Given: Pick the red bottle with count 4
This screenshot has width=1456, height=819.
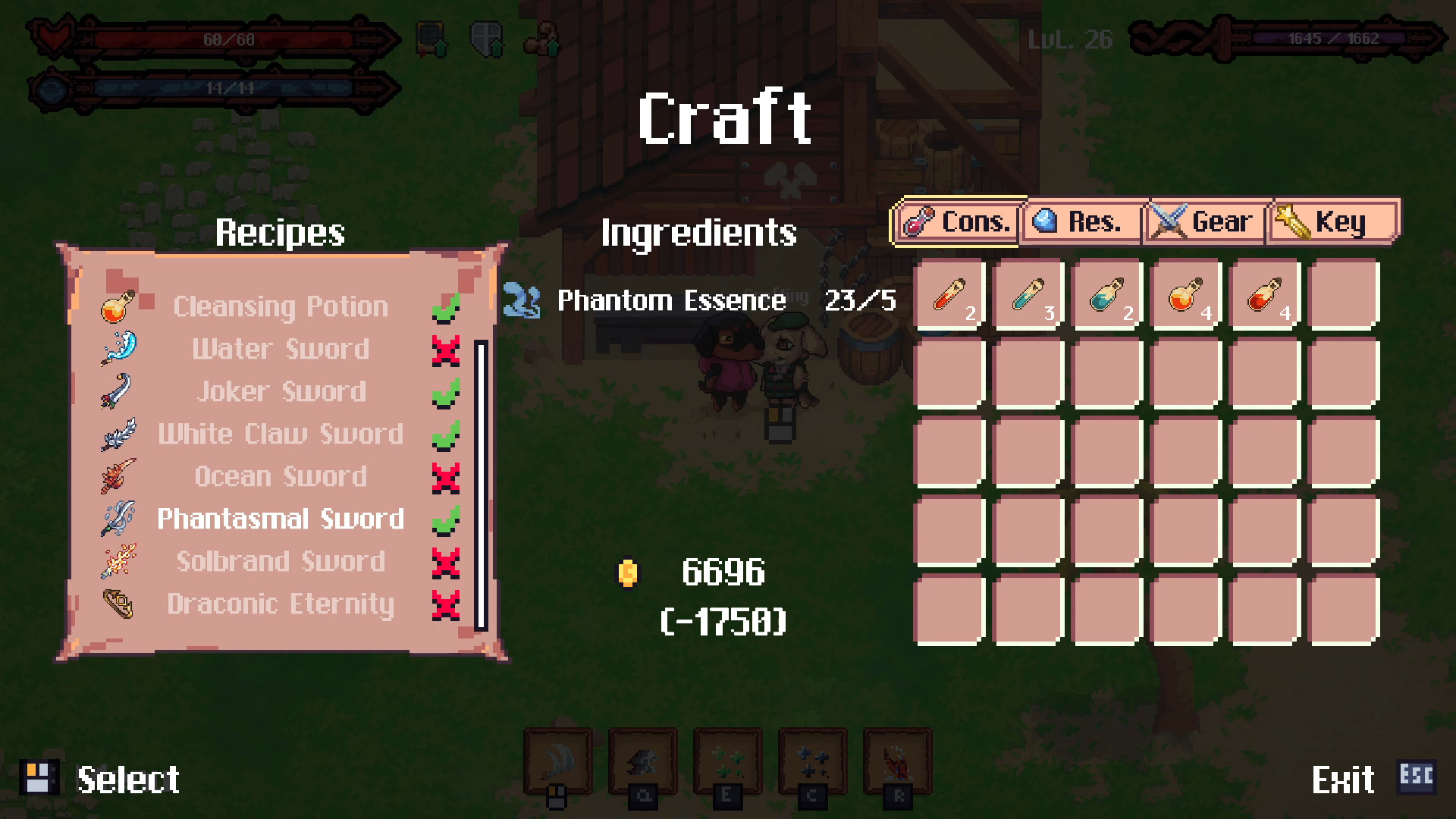Looking at the screenshot, I should tap(1264, 295).
